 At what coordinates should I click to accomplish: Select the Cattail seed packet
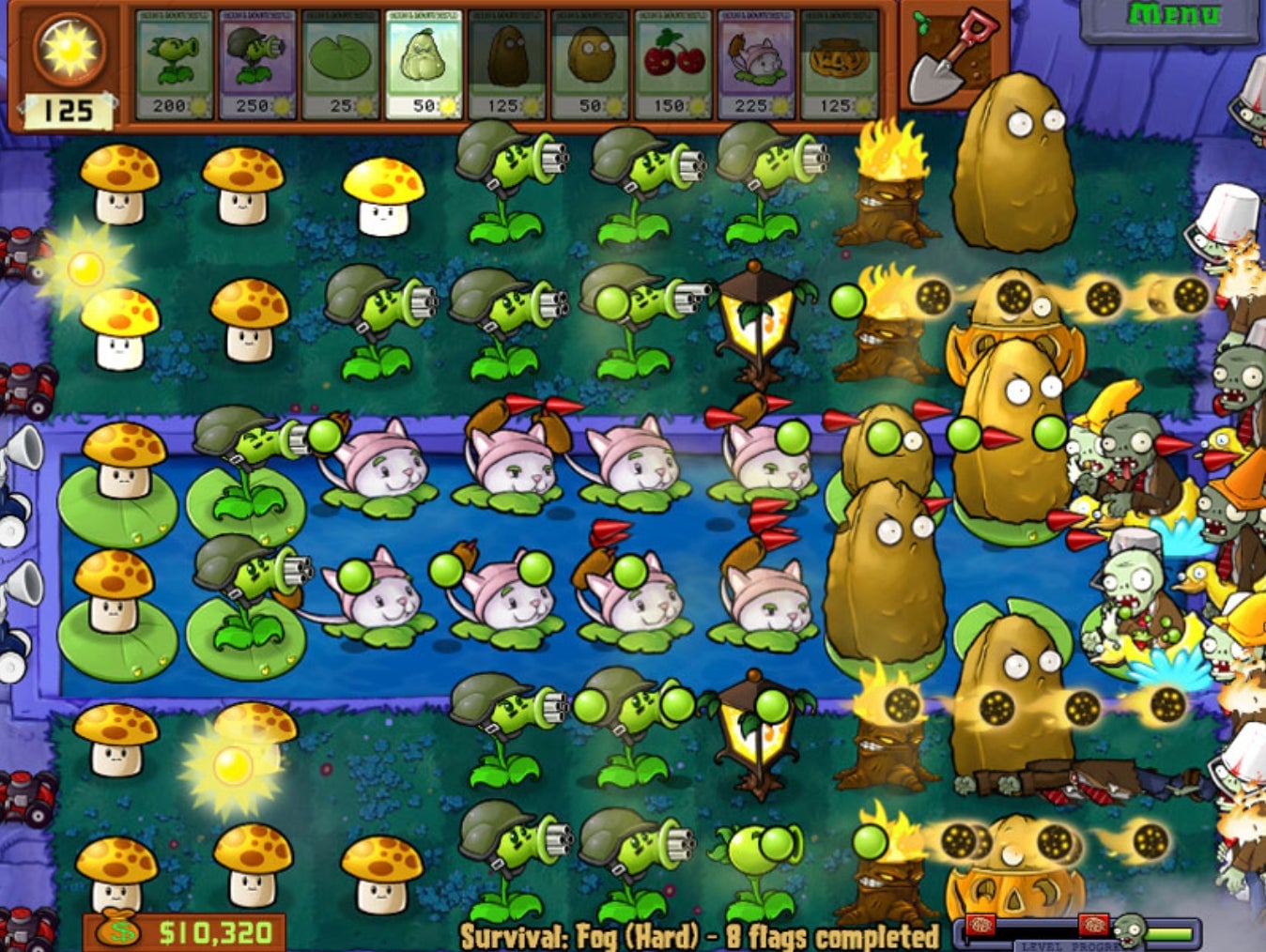747,61
